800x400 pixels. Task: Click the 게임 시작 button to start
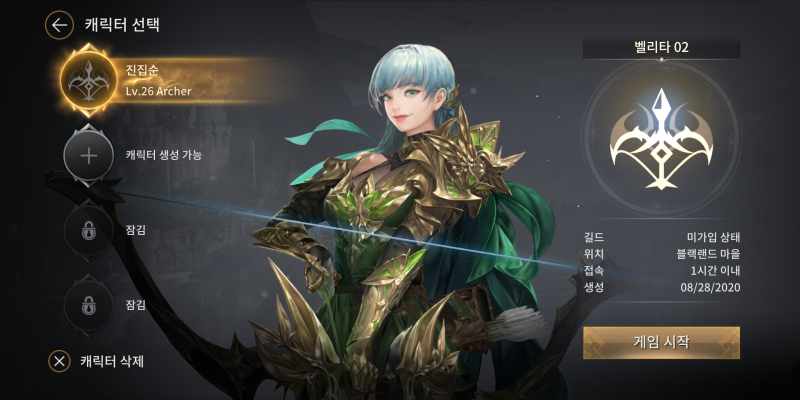tap(661, 342)
